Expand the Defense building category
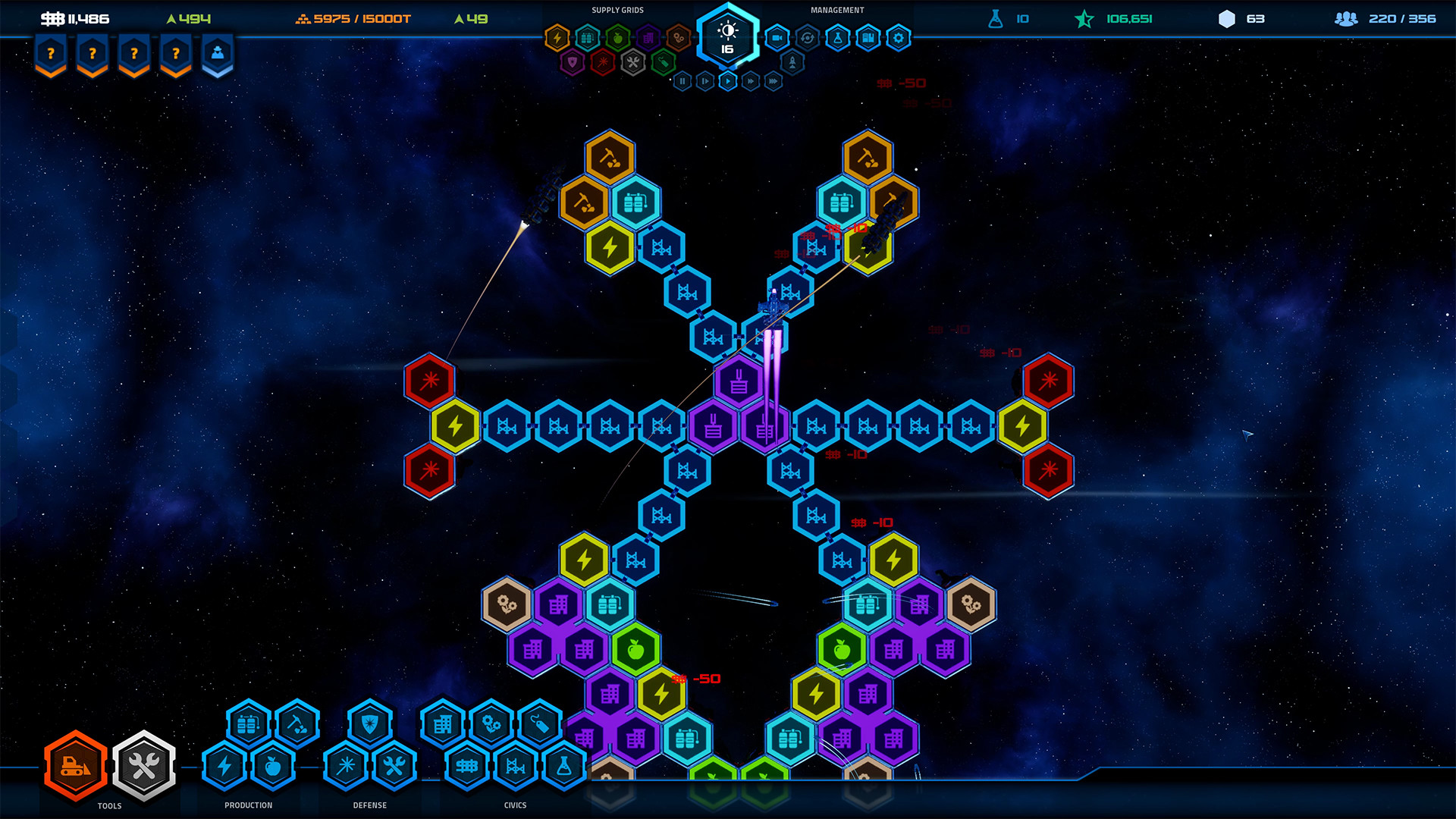The width and height of the screenshot is (1456, 819). tap(369, 805)
